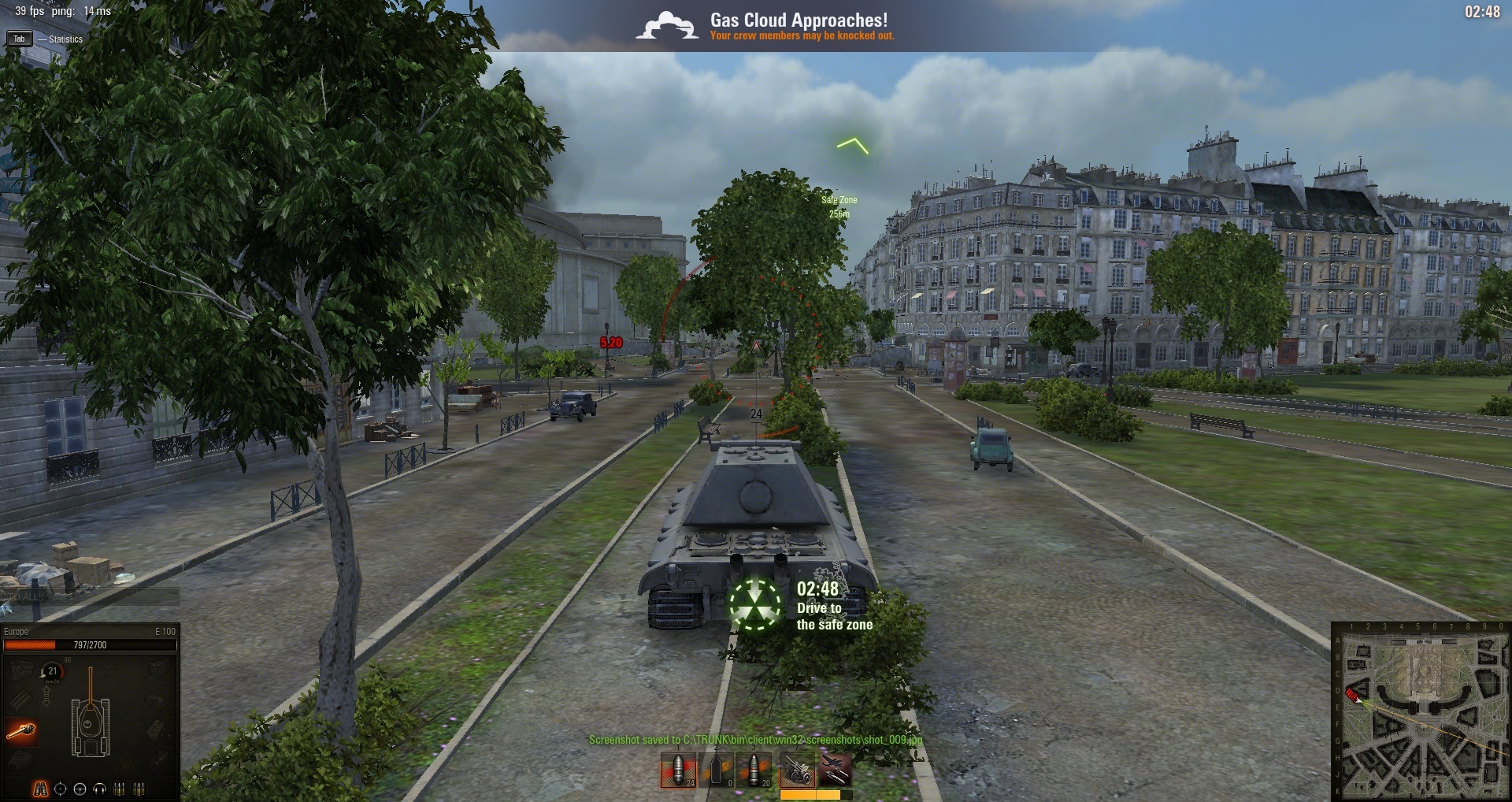Choose the empty shell slot showing 0
Image resolution: width=1512 pixels, height=802 pixels.
[x=717, y=770]
